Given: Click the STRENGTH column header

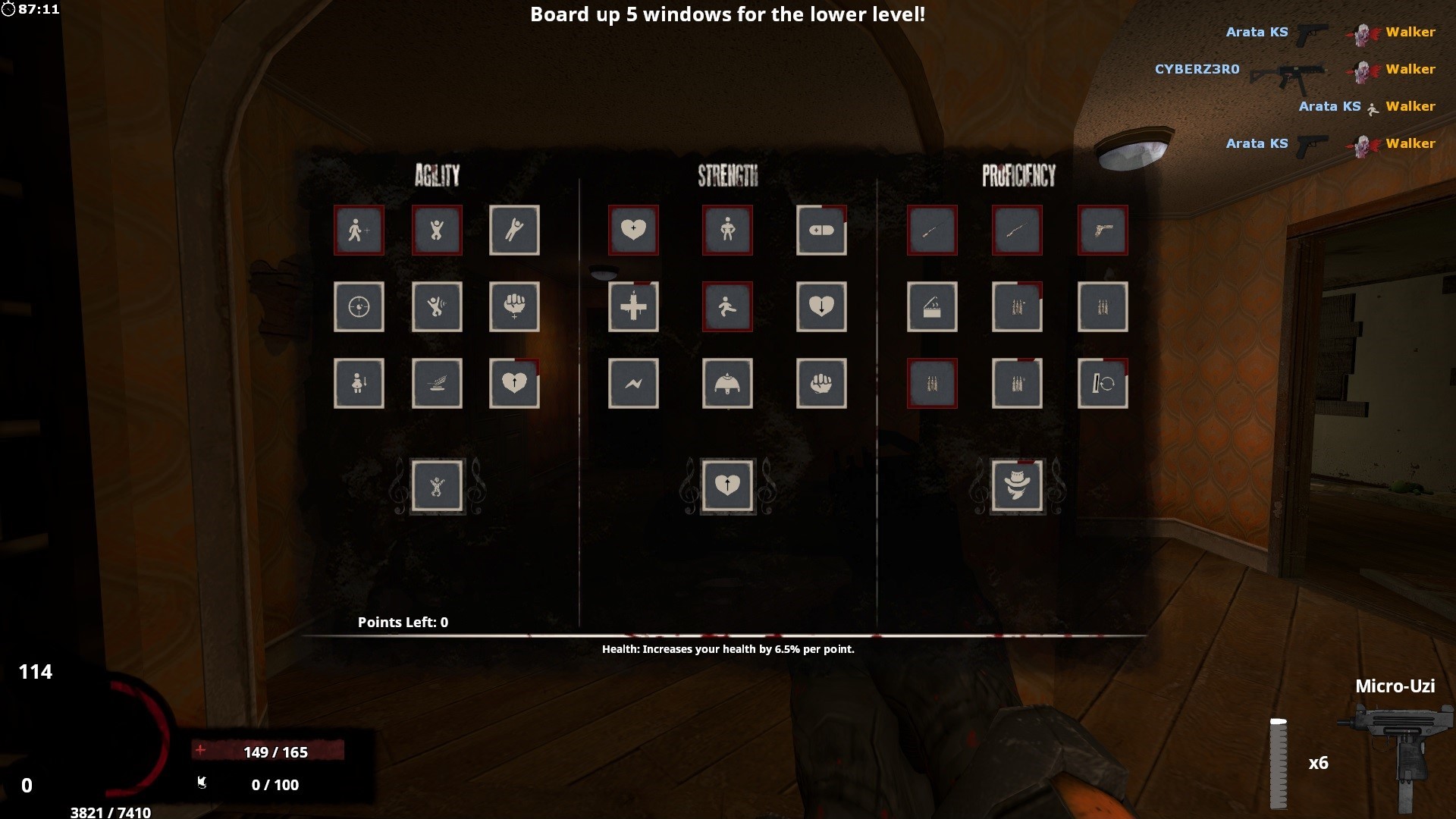Looking at the screenshot, I should [x=727, y=177].
